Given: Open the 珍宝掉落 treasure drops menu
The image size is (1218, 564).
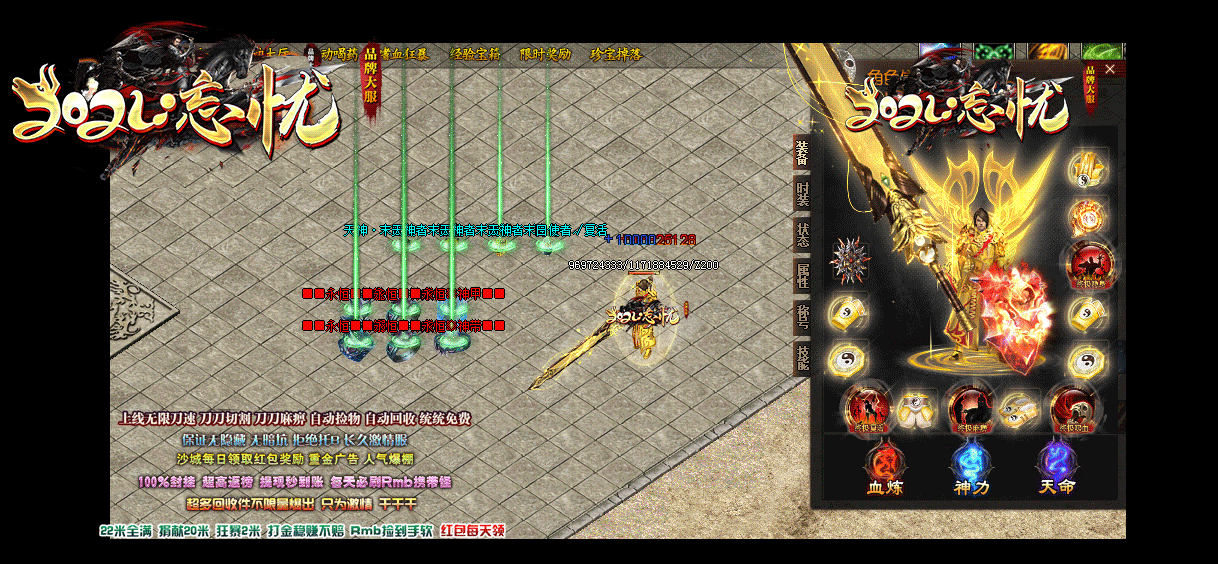Looking at the screenshot, I should coord(616,54).
